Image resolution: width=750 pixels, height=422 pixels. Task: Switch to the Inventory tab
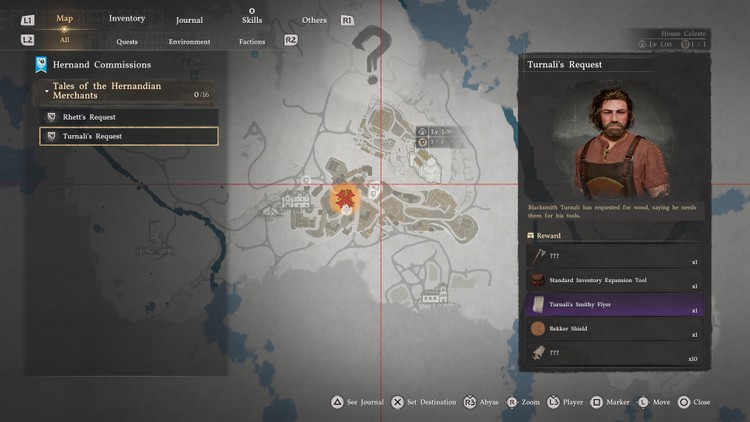click(126, 19)
